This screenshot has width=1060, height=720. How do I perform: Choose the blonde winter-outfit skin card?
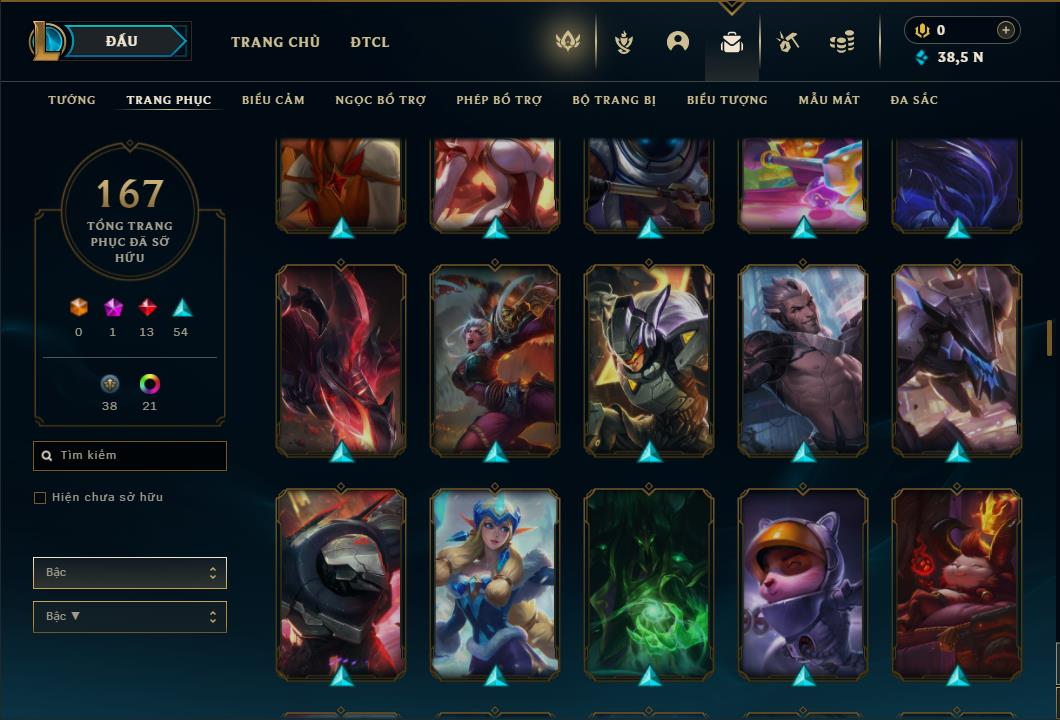(x=495, y=585)
